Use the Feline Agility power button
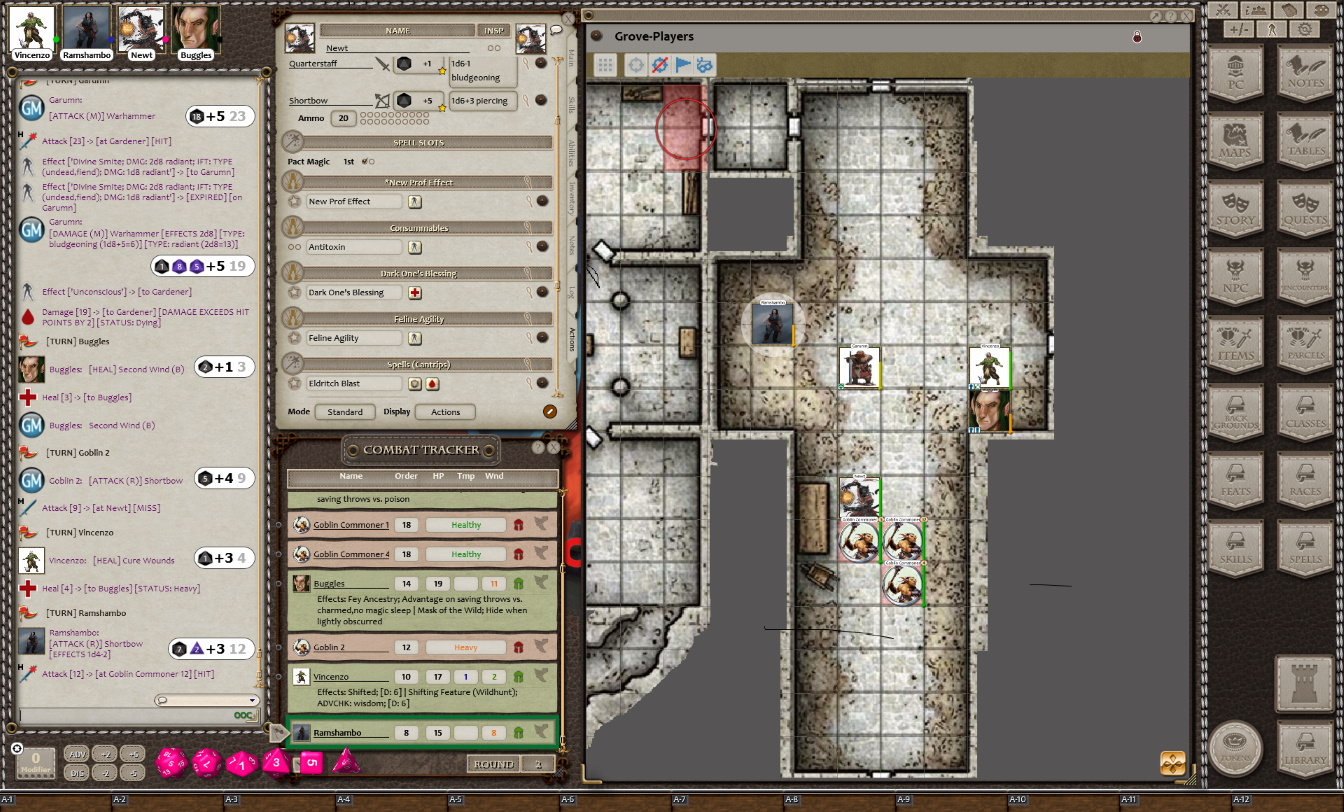 click(x=414, y=338)
